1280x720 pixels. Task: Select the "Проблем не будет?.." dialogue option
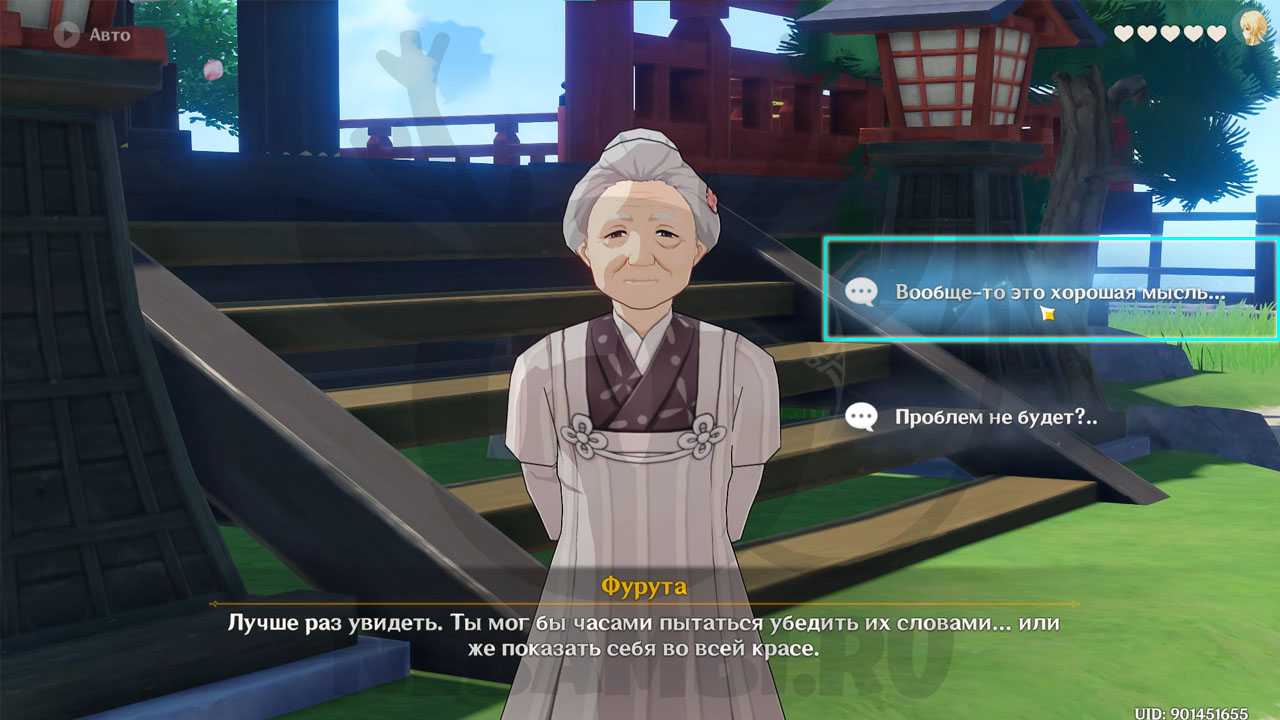(x=995, y=417)
